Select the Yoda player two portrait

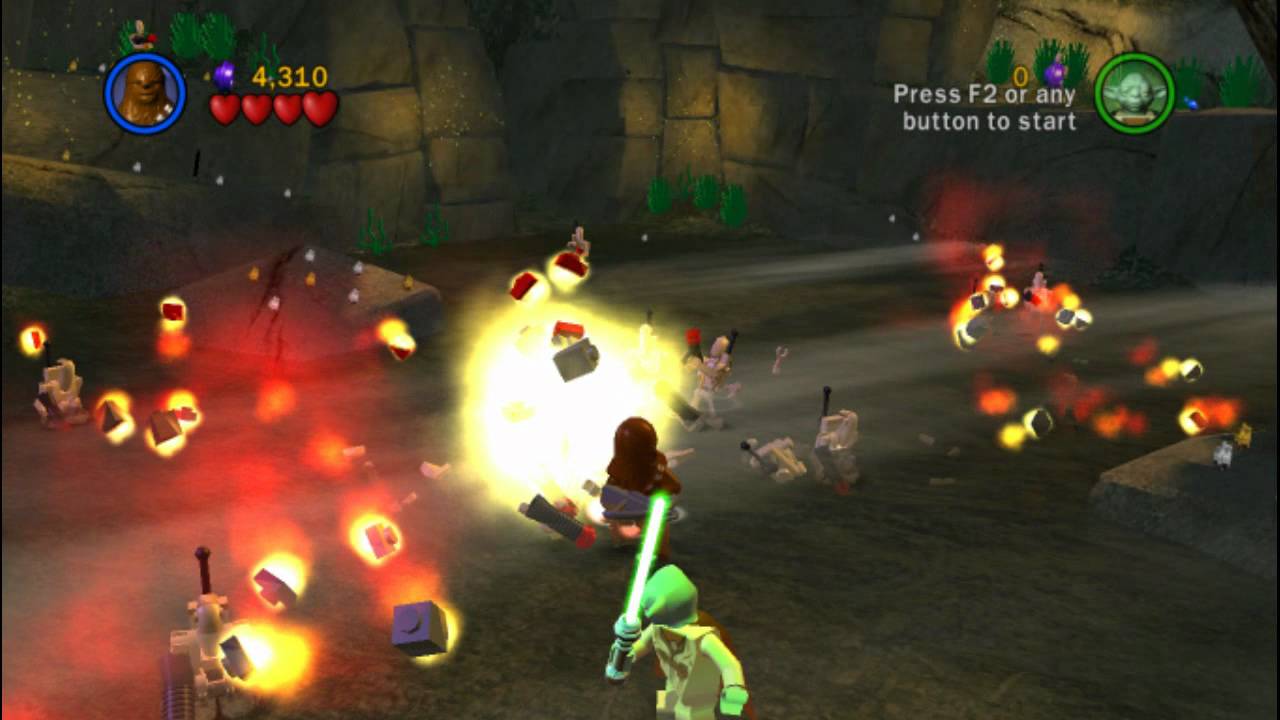click(x=1134, y=93)
